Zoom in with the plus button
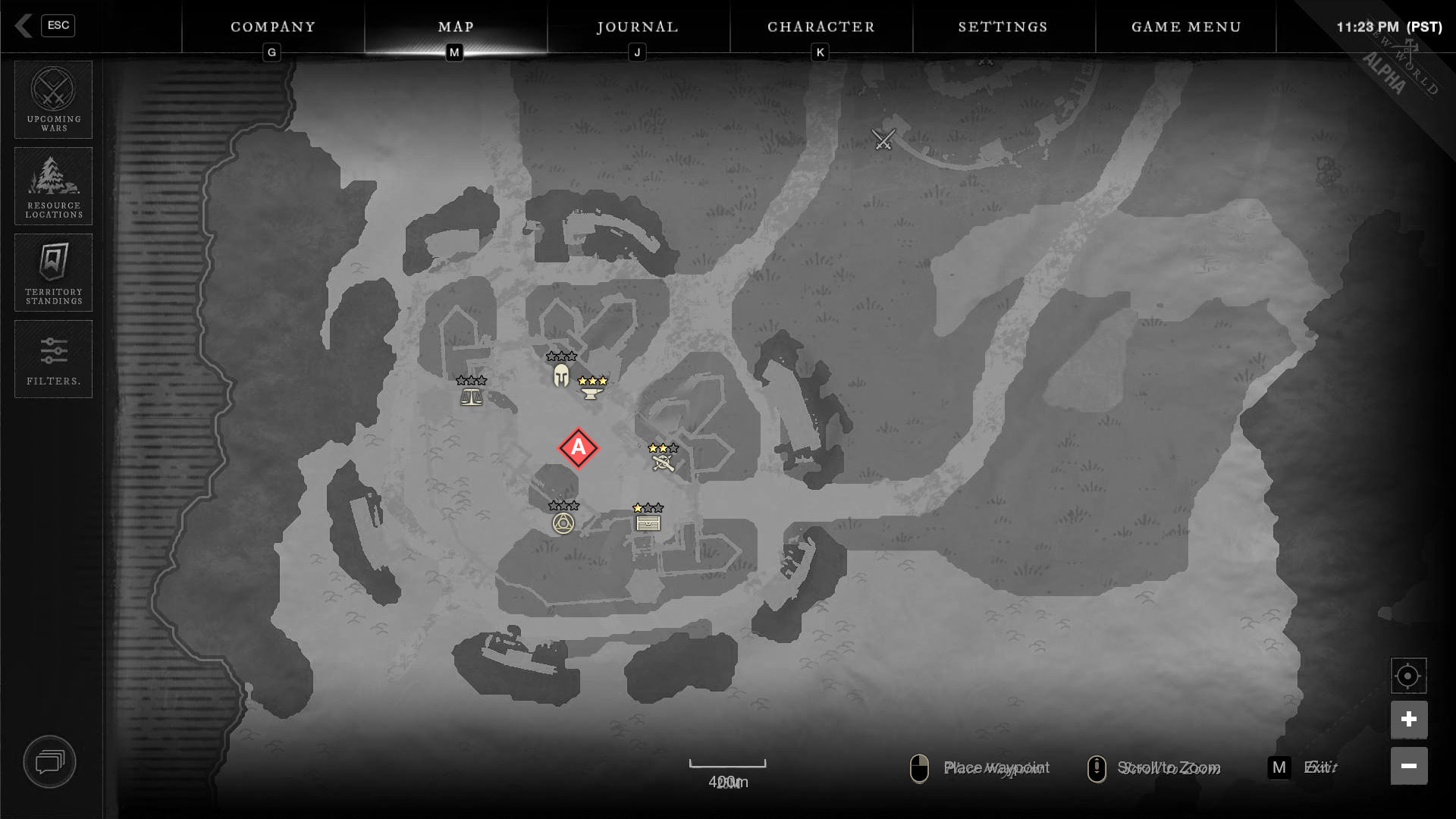The width and height of the screenshot is (1456, 819). pyautogui.click(x=1408, y=720)
